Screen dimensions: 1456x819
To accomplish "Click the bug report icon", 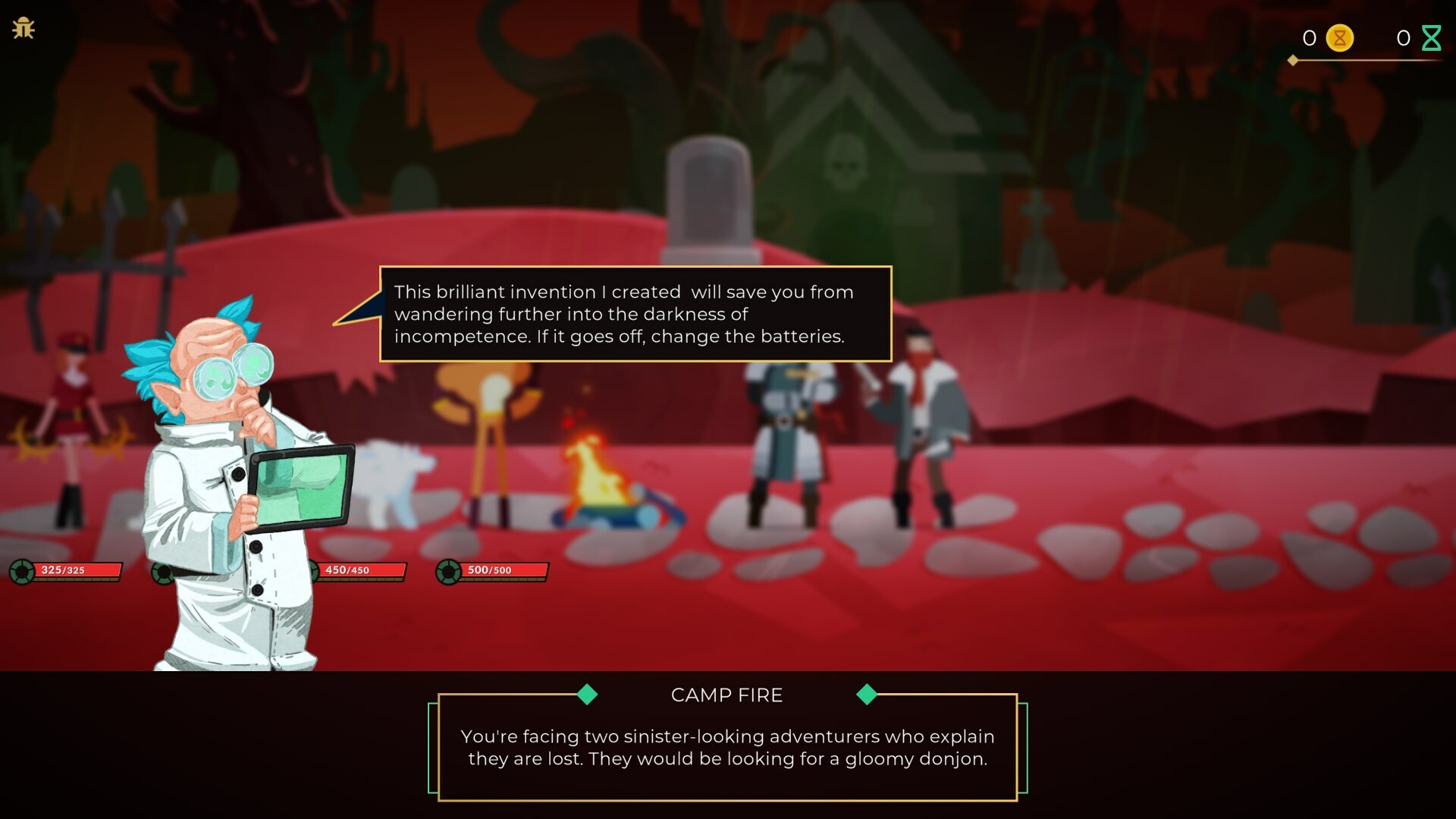I will pos(24,29).
